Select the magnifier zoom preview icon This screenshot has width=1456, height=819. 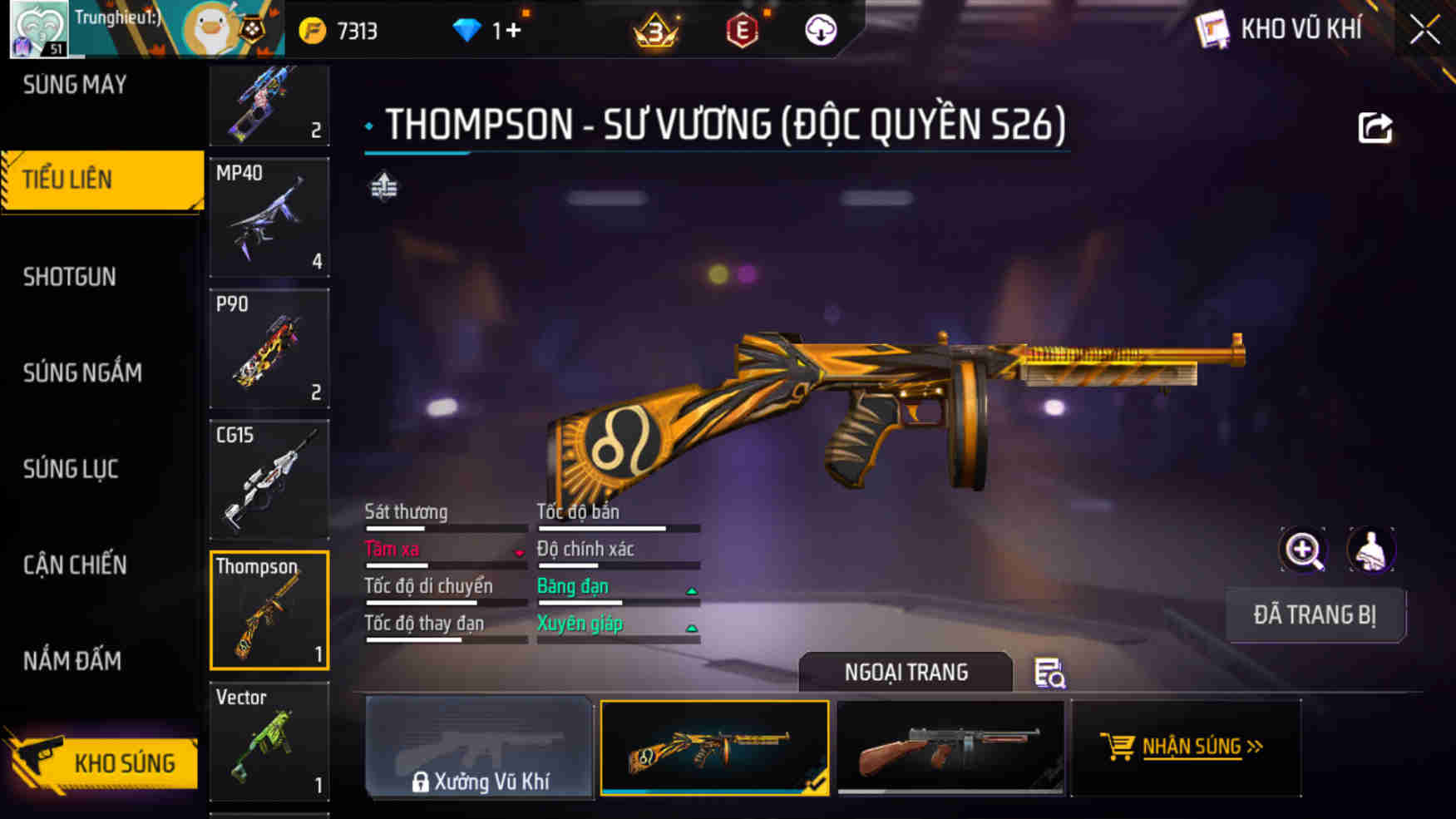pyautogui.click(x=1304, y=550)
